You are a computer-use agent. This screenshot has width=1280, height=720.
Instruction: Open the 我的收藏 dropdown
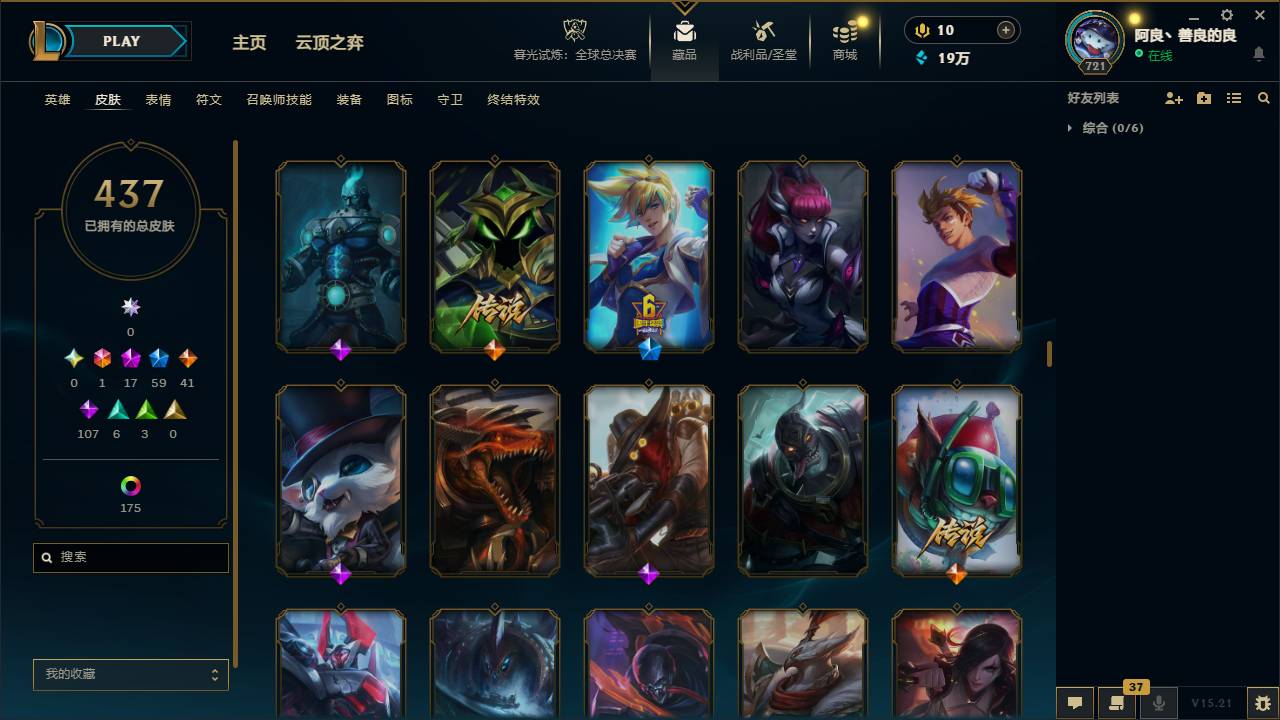click(x=130, y=674)
